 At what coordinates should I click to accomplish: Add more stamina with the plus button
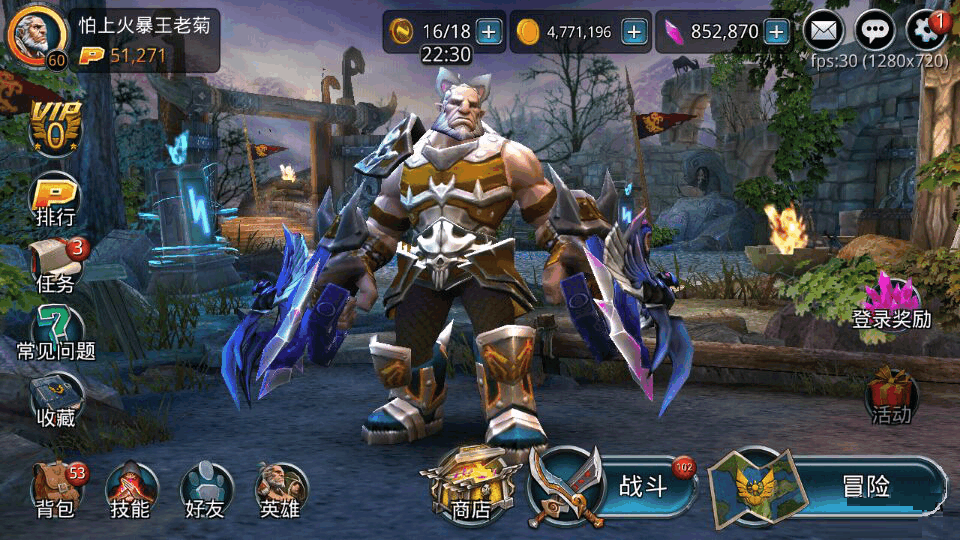[x=489, y=32]
